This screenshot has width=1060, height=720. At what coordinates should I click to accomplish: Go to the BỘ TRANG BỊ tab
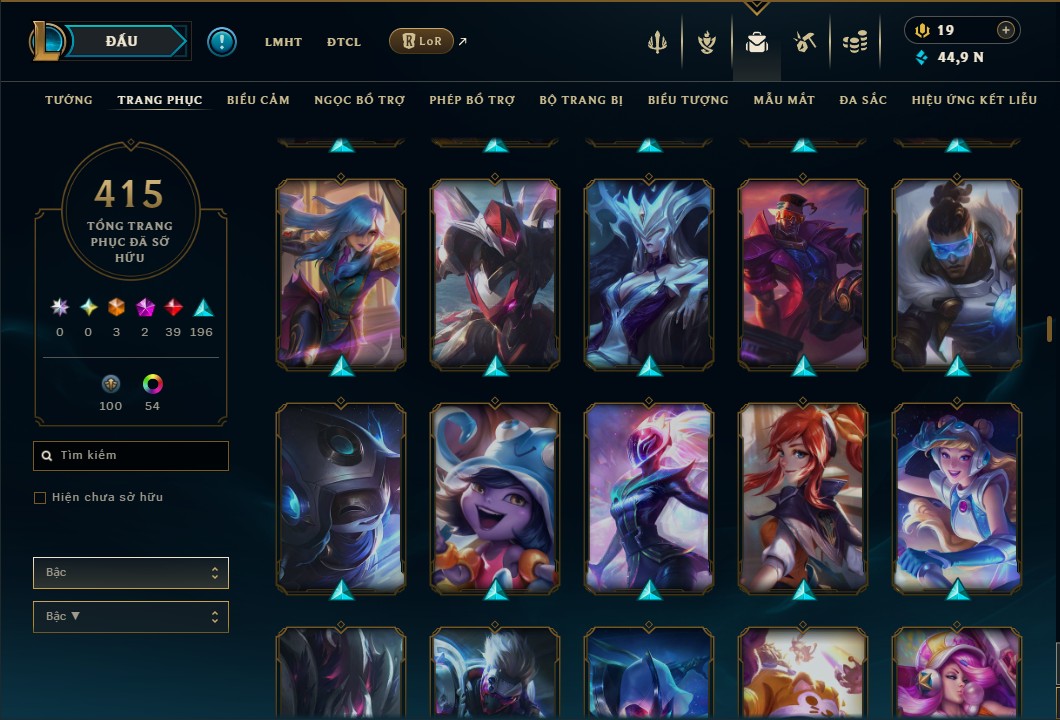[x=581, y=100]
